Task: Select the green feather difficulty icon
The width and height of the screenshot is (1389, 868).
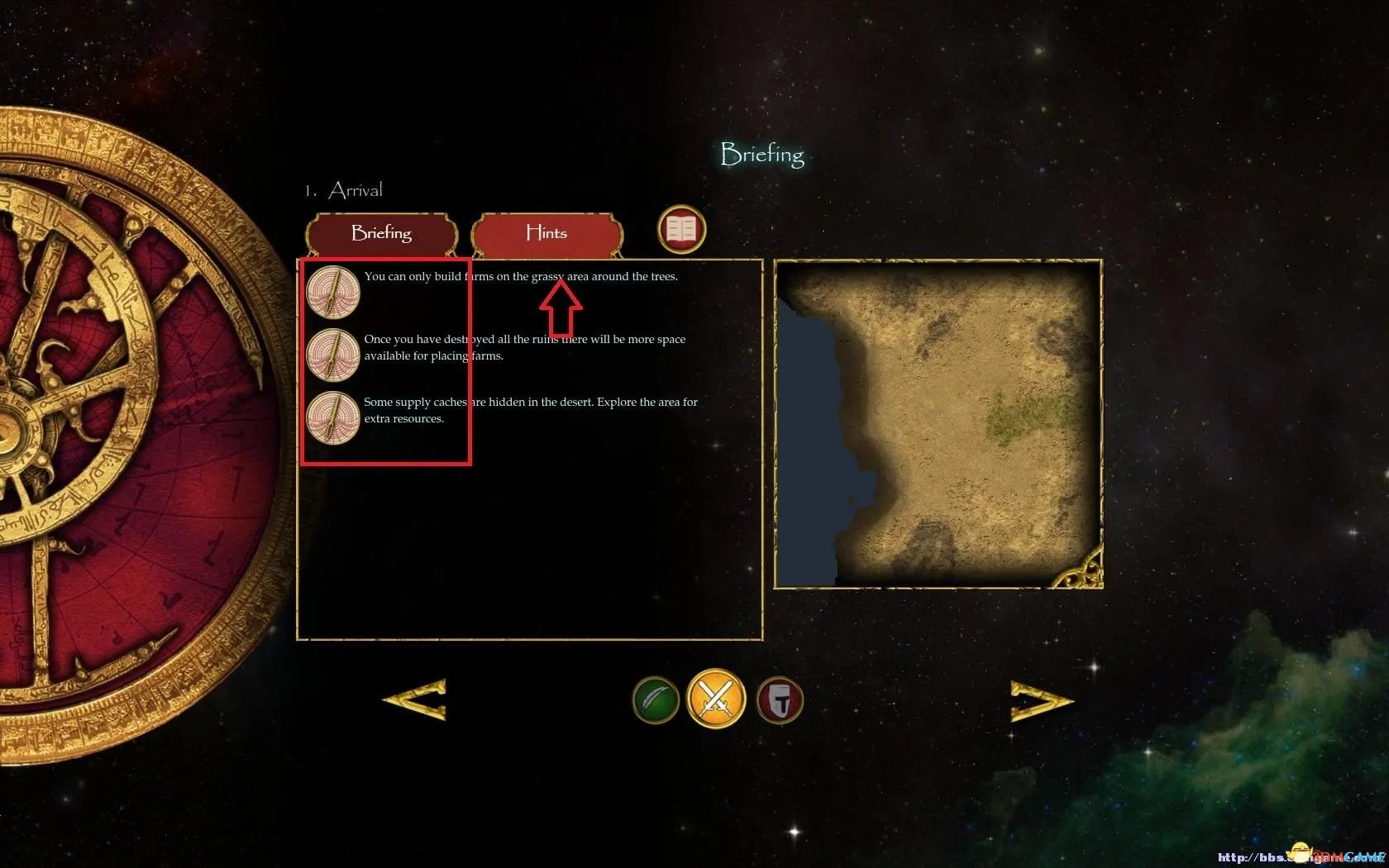Action: pos(656,700)
